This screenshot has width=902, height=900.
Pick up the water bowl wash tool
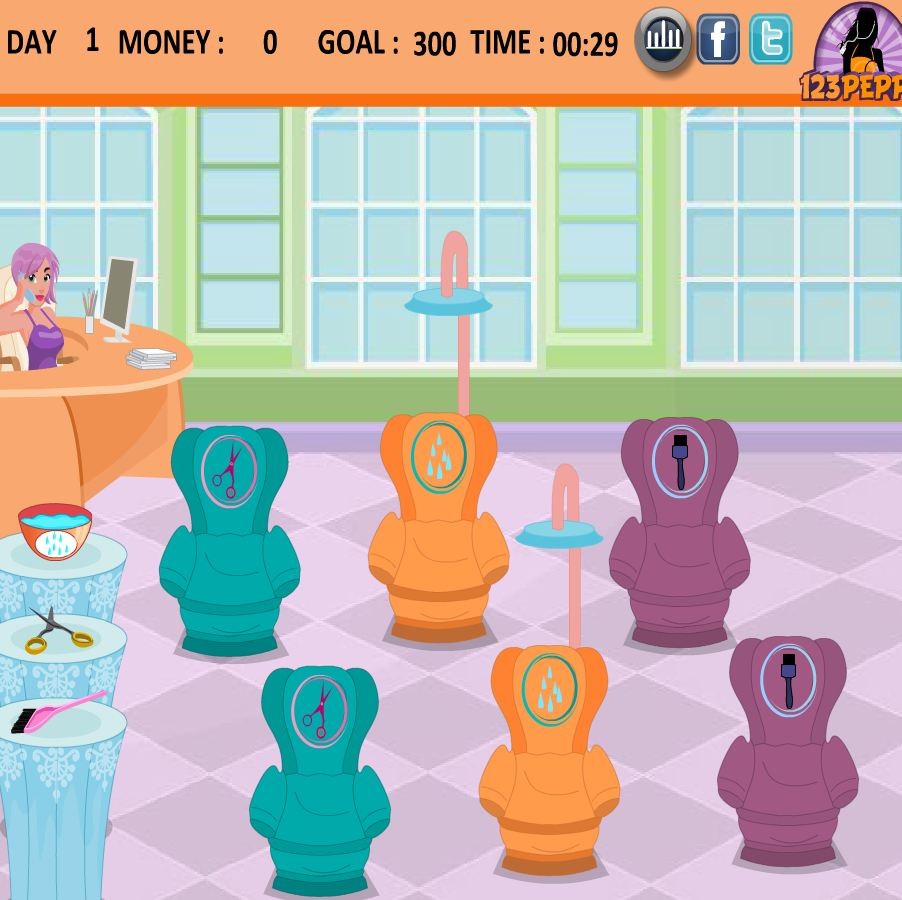(x=55, y=529)
